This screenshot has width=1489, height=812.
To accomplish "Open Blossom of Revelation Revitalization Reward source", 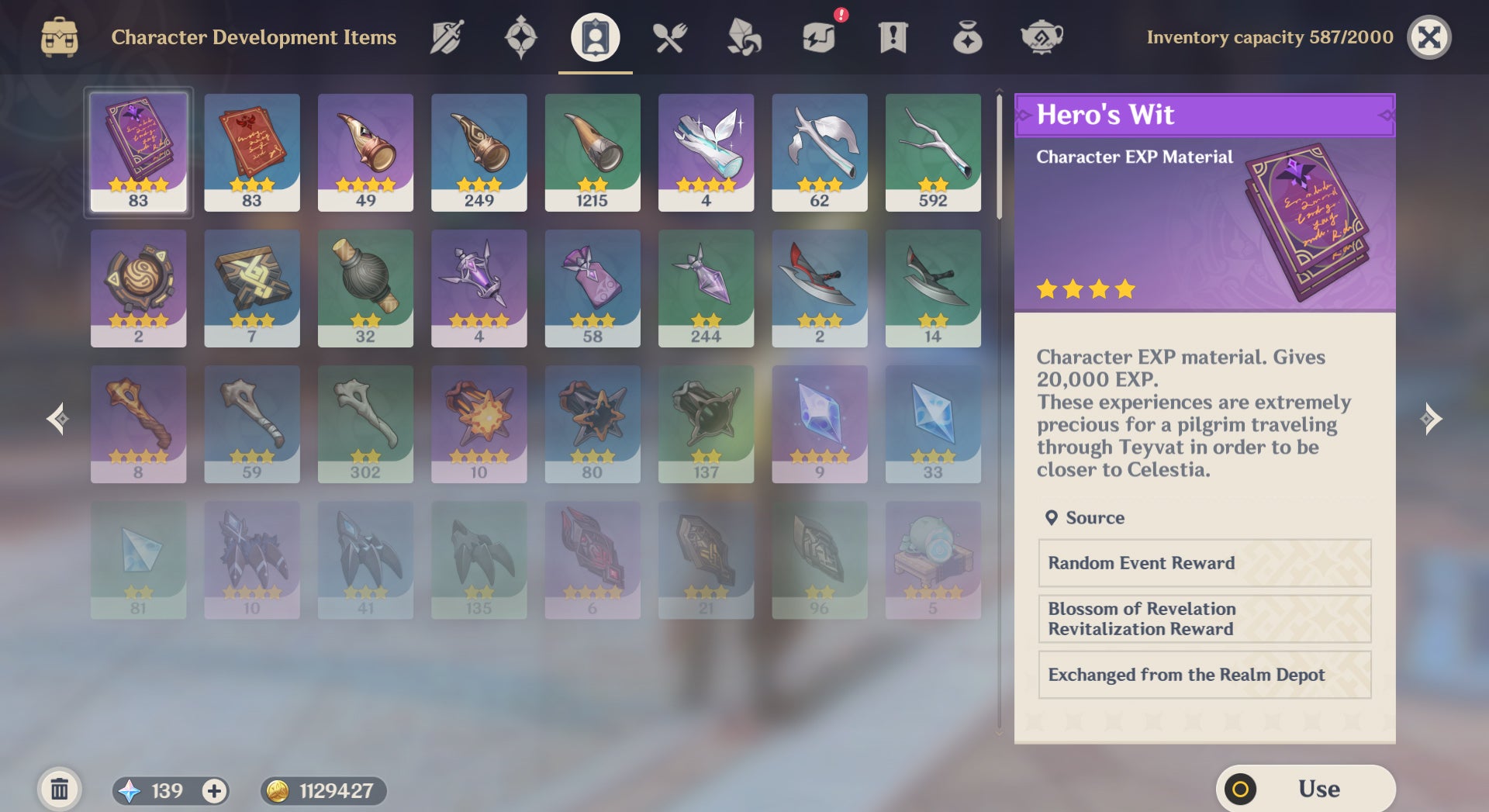I will [x=1204, y=619].
